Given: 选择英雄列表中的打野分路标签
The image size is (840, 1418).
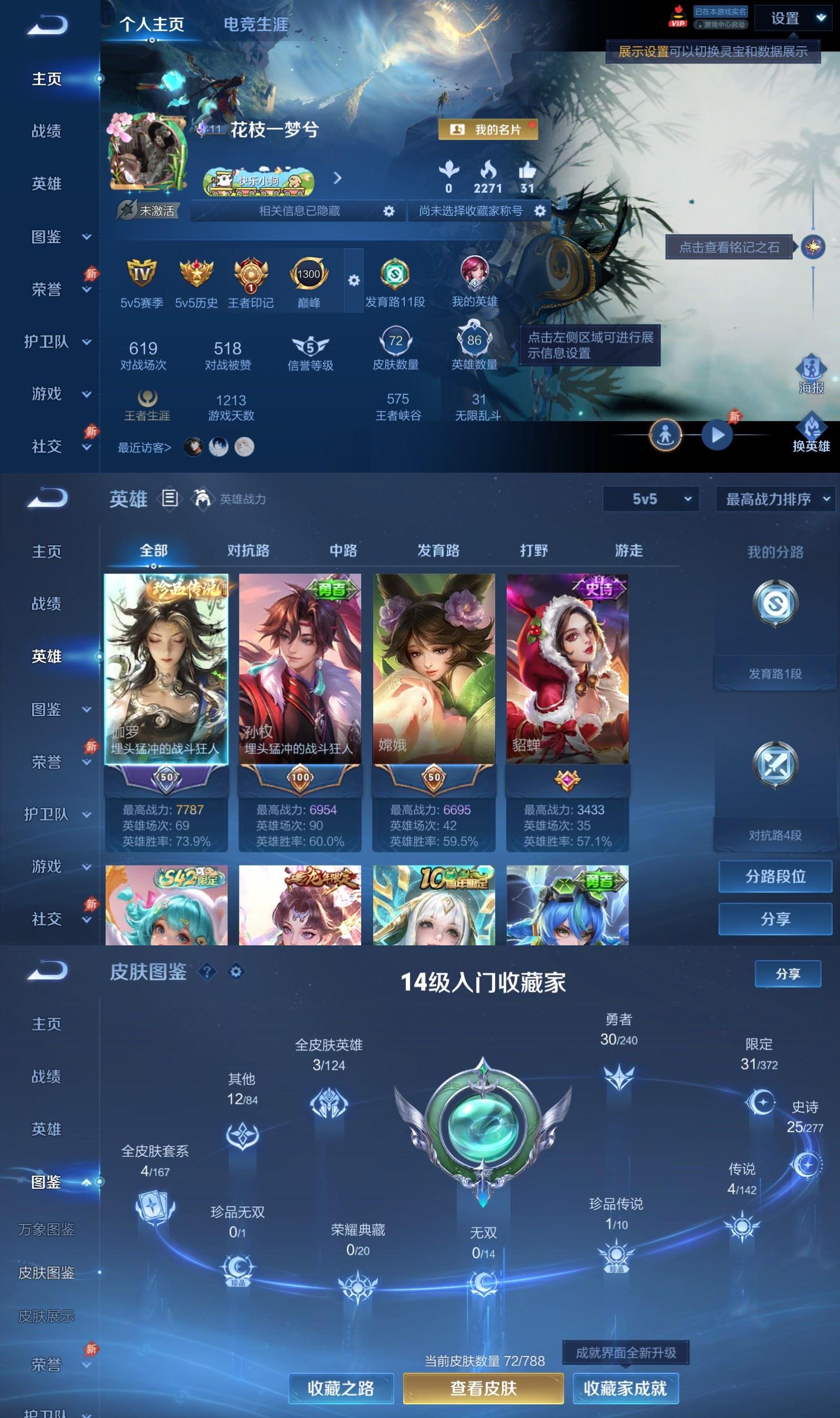Looking at the screenshot, I should (534, 550).
